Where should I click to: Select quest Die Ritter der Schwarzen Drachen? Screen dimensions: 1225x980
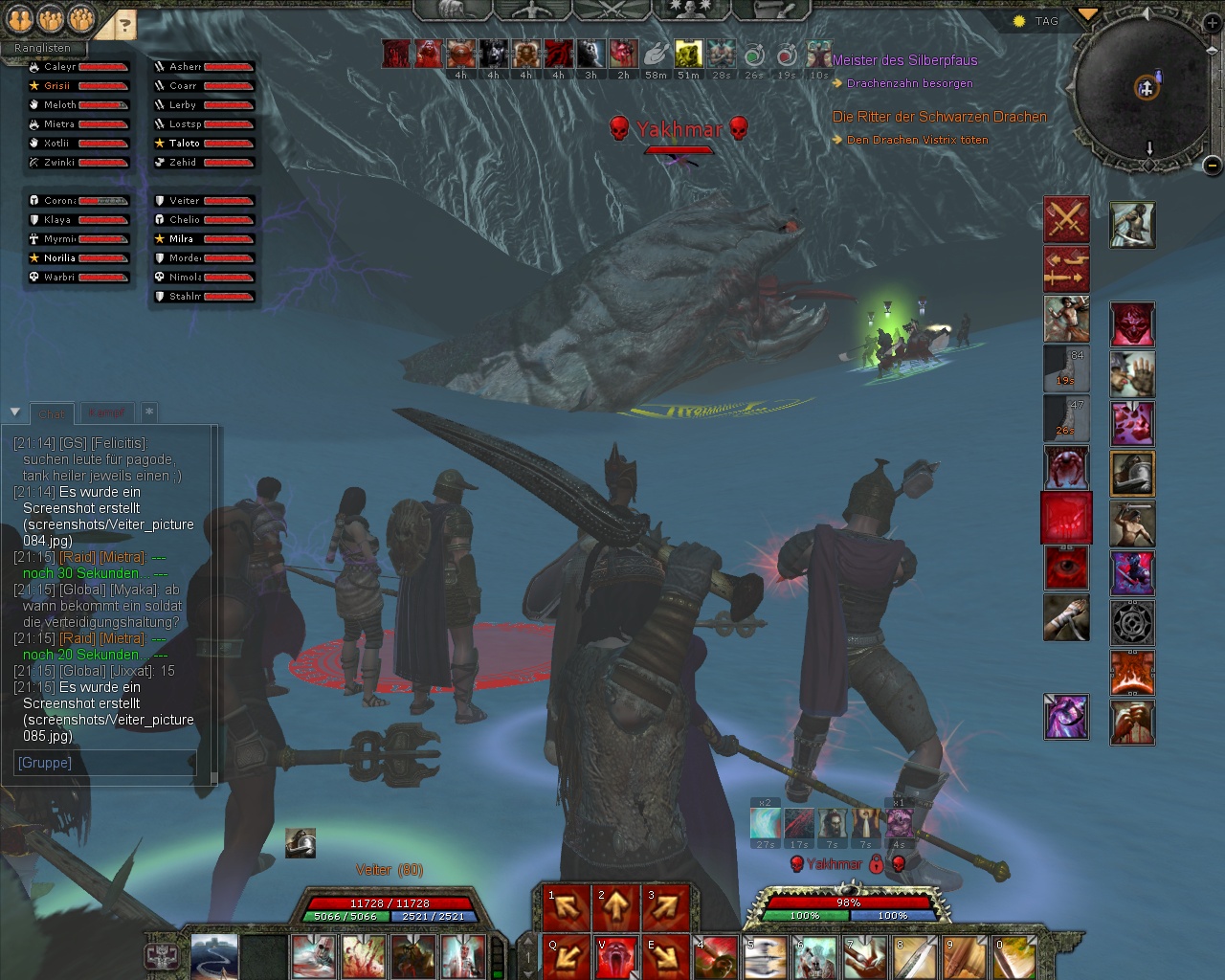coord(939,117)
